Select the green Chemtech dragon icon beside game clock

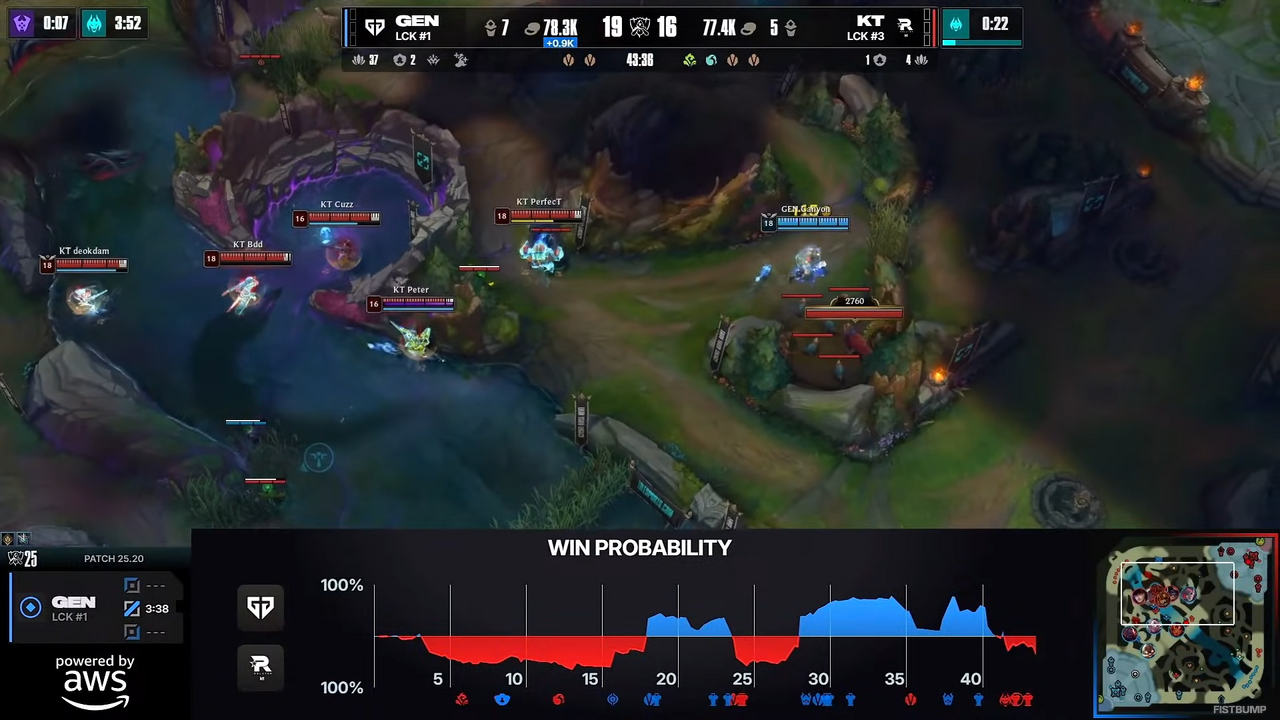689,60
